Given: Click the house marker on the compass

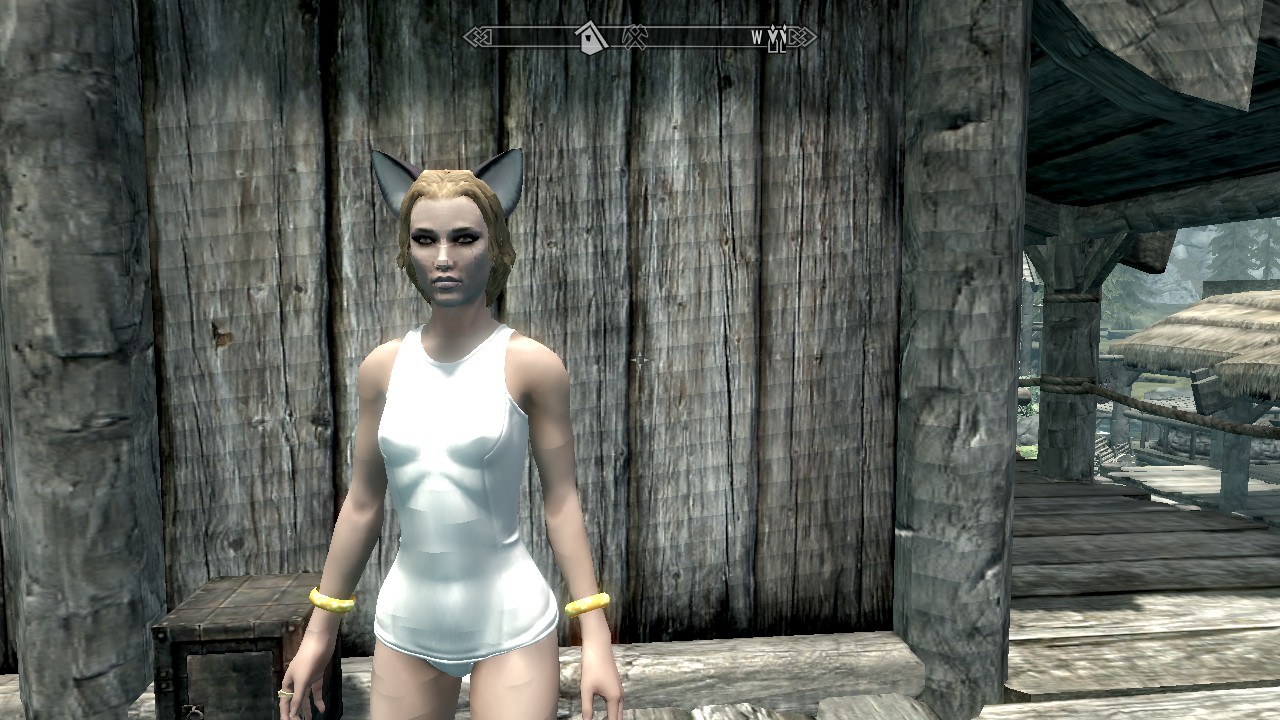Looking at the screenshot, I should [592, 38].
